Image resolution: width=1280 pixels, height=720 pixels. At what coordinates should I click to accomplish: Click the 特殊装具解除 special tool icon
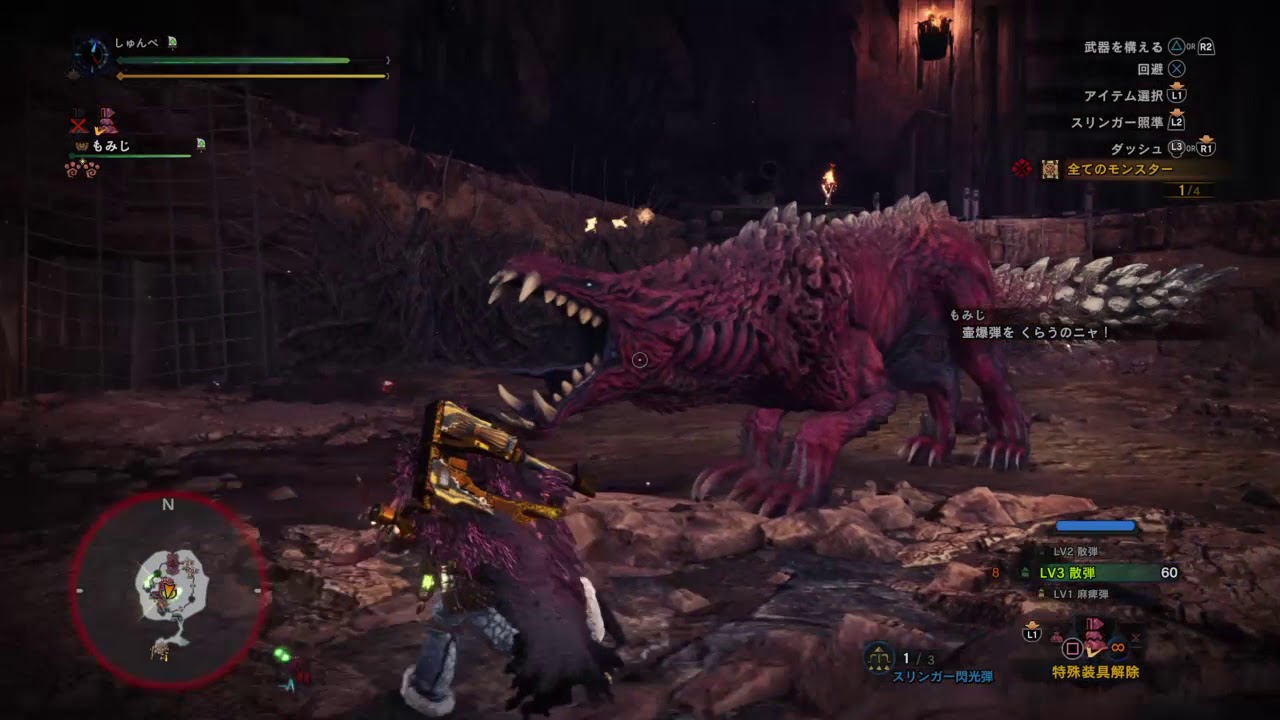[1094, 645]
